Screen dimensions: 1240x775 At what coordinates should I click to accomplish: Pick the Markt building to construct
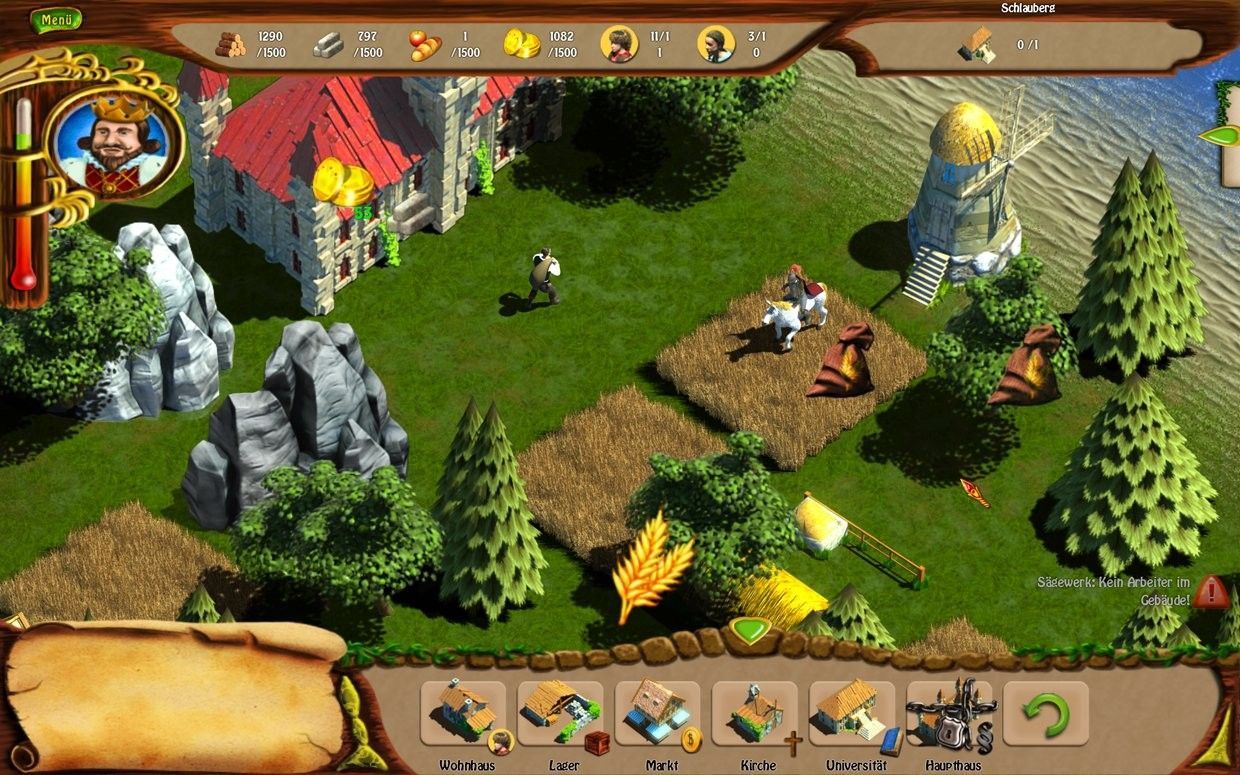[x=657, y=713]
